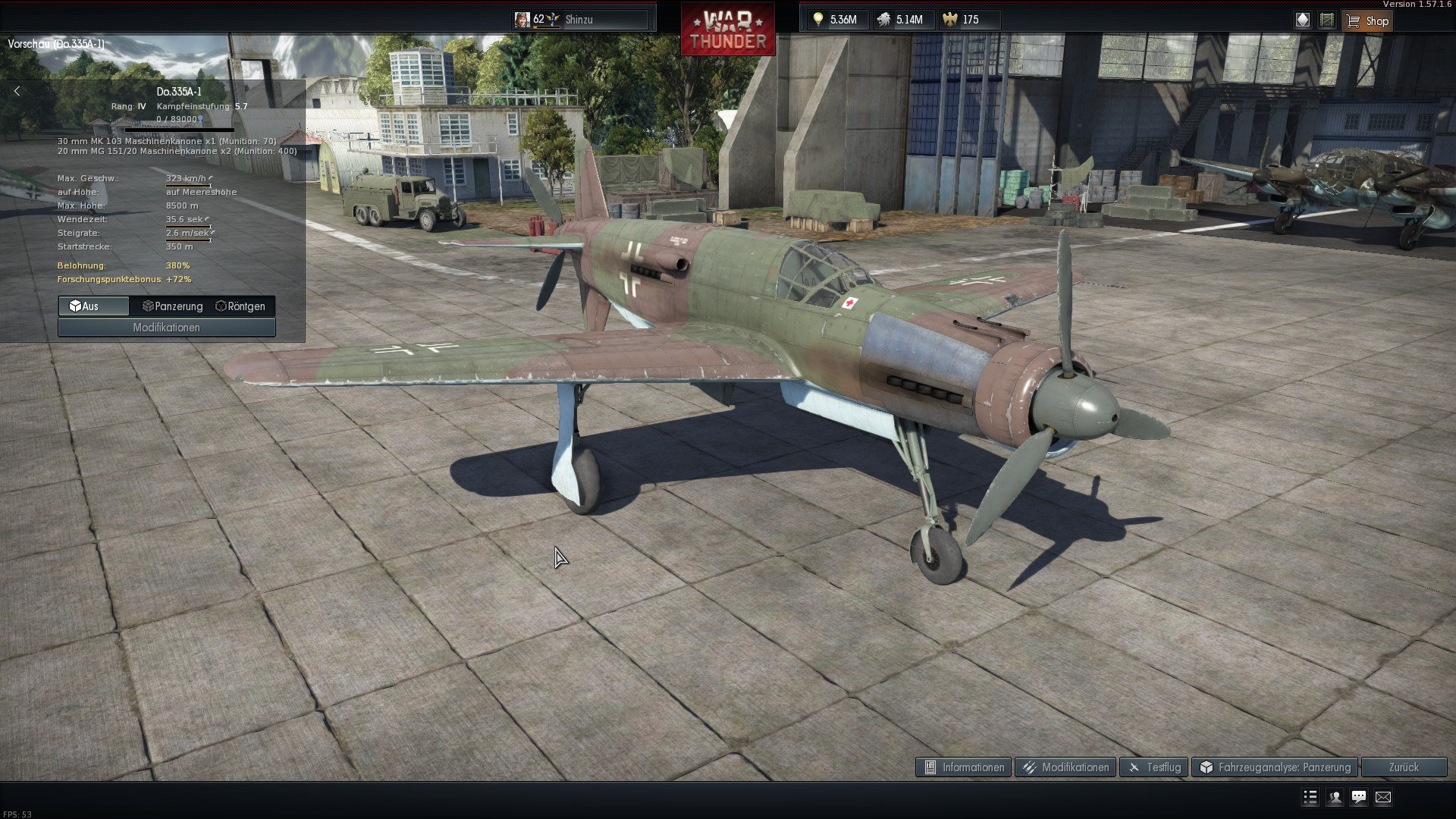The width and height of the screenshot is (1456, 819).
Task: Open the Shop
Action: pyautogui.click(x=1367, y=20)
